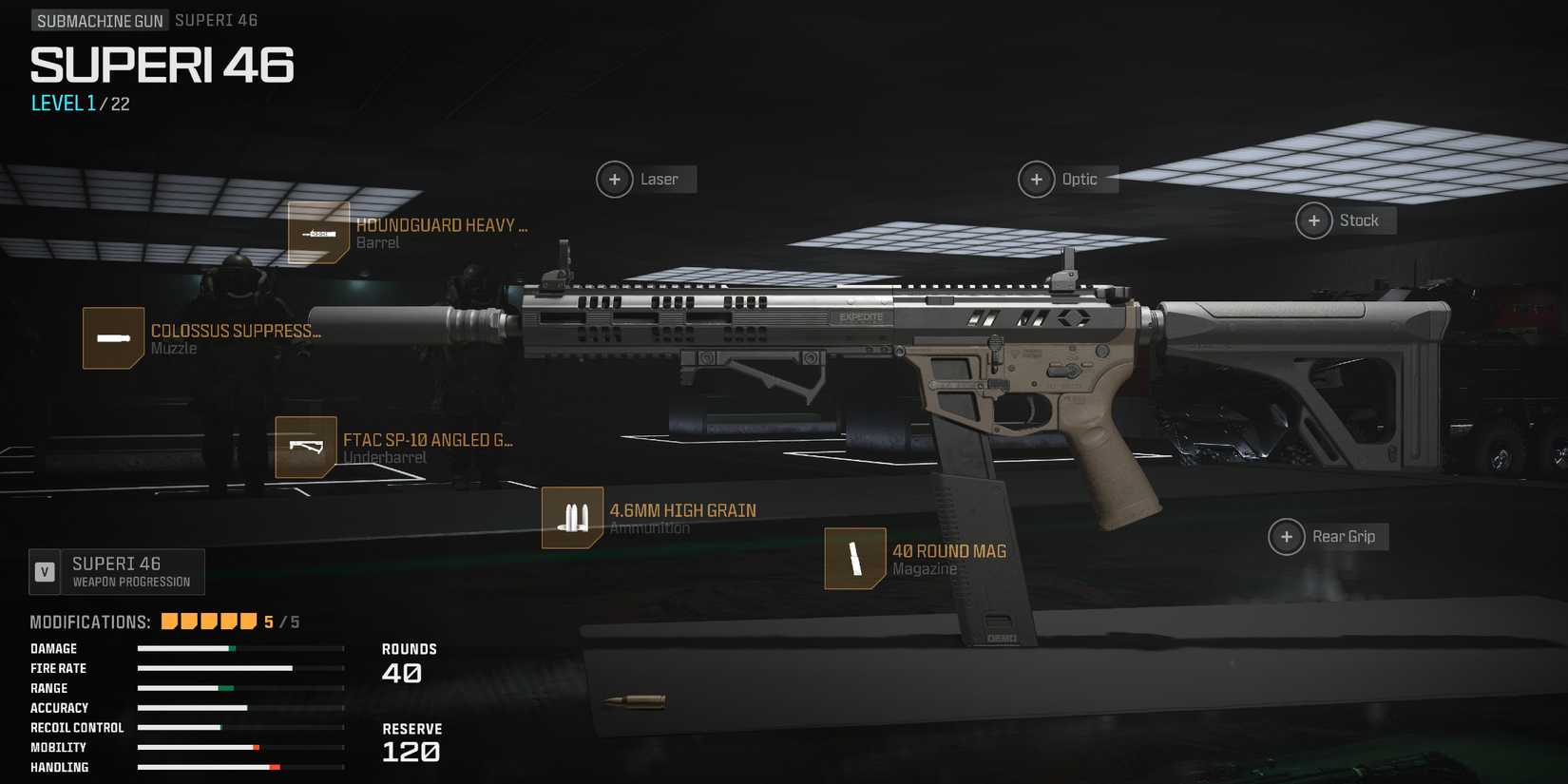The height and width of the screenshot is (784, 1568).
Task: Expand the Rear Grip attachment slot
Action: 1287,536
